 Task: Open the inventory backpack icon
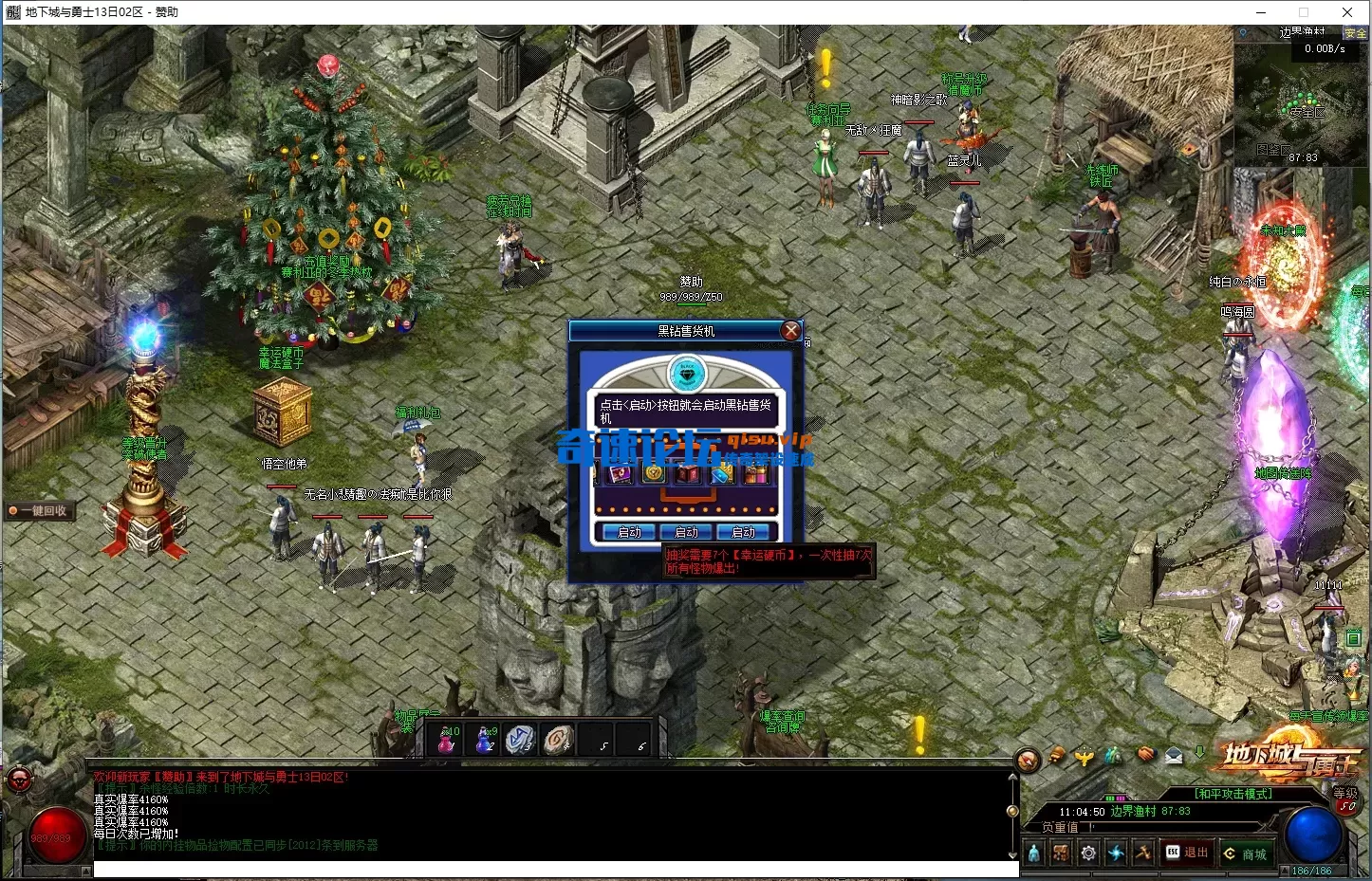(1061, 853)
